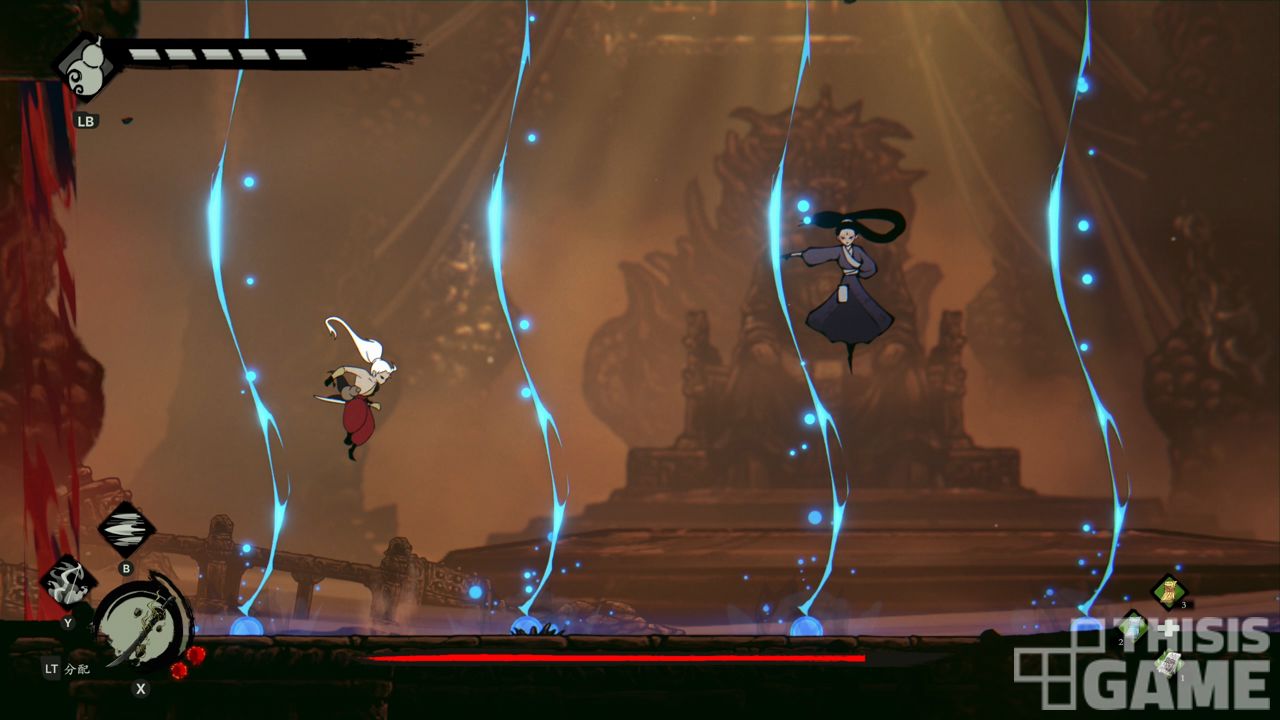This screenshot has height=720, width=1280.
Task: Use the healing gourd flask icon
Action: (87, 67)
